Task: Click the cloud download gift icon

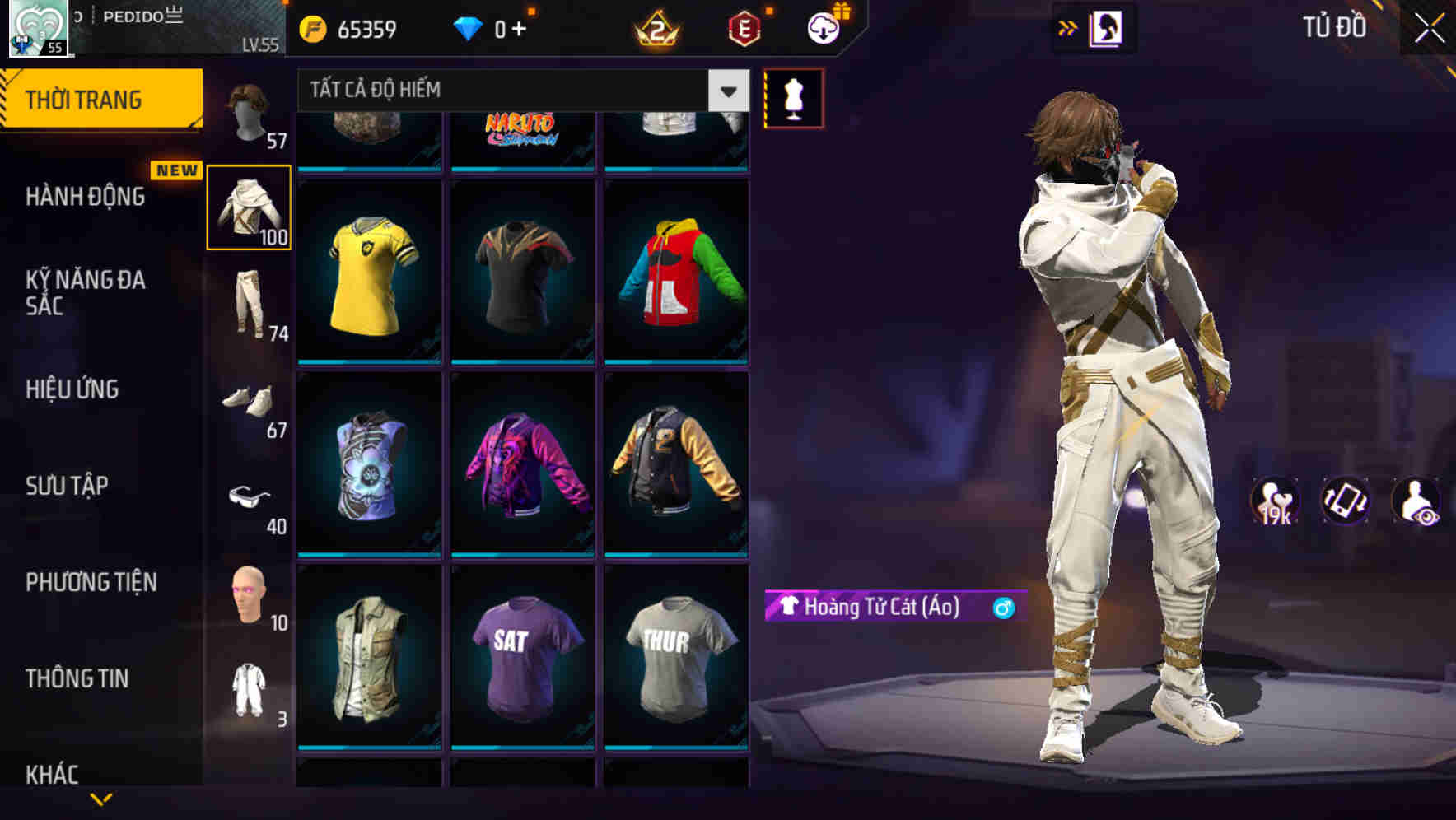Action: pyautogui.click(x=822, y=27)
